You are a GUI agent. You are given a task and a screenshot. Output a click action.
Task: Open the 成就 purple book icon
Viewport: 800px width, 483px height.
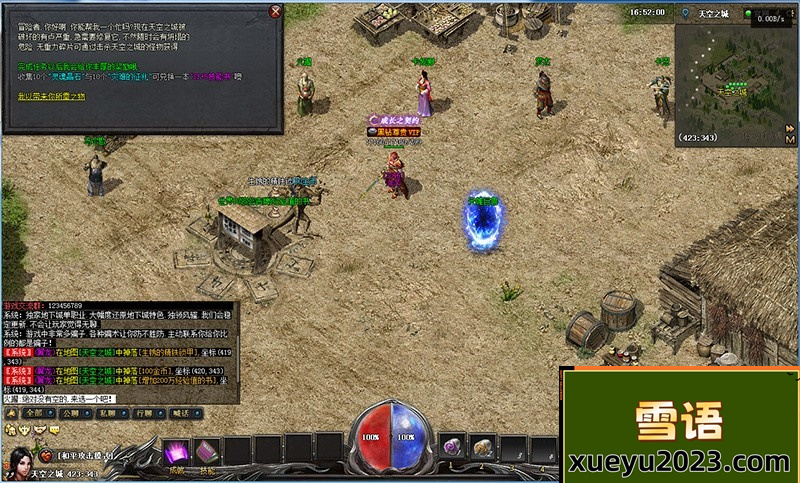click(176, 450)
